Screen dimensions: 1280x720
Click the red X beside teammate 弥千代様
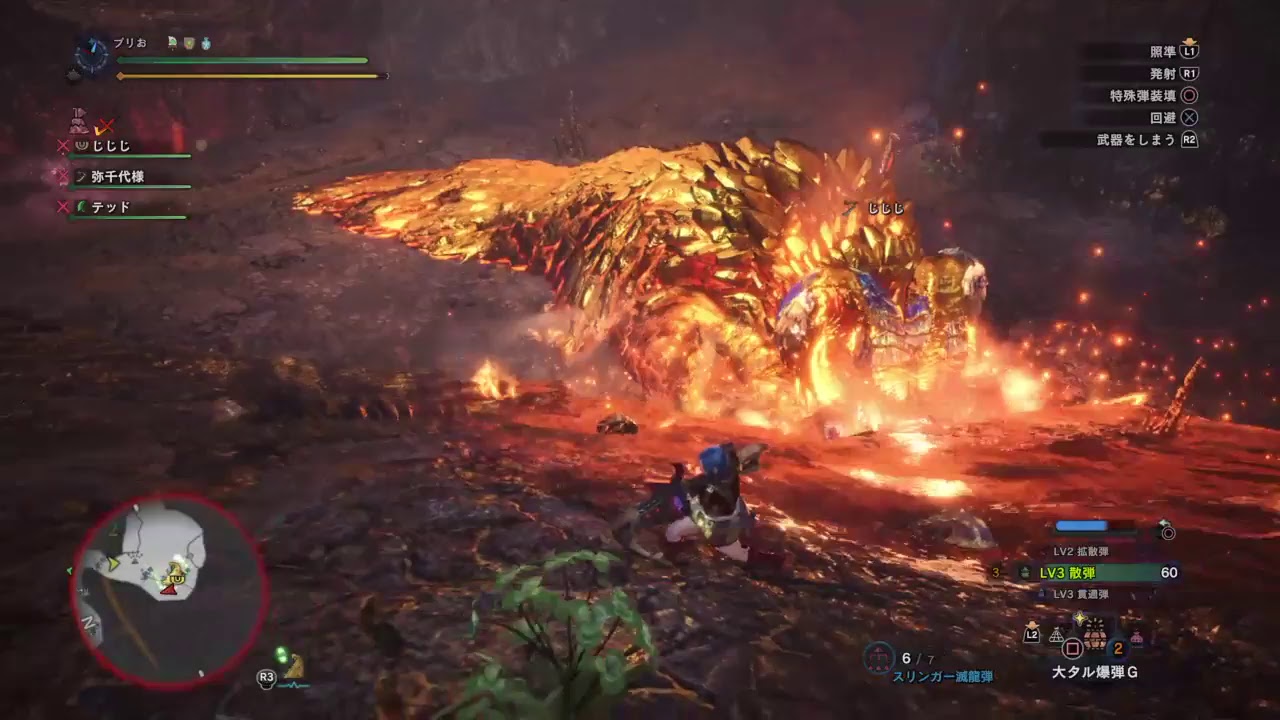62,175
